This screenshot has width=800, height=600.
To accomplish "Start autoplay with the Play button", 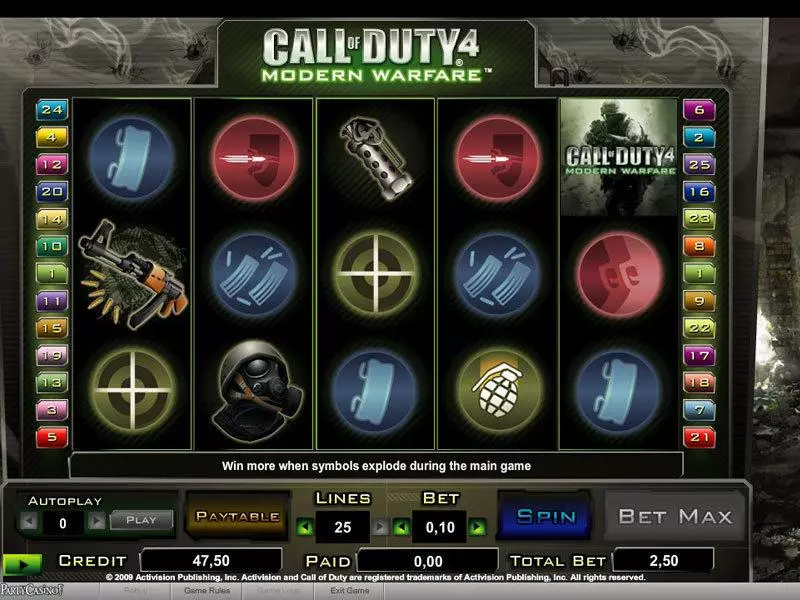I will (141, 520).
